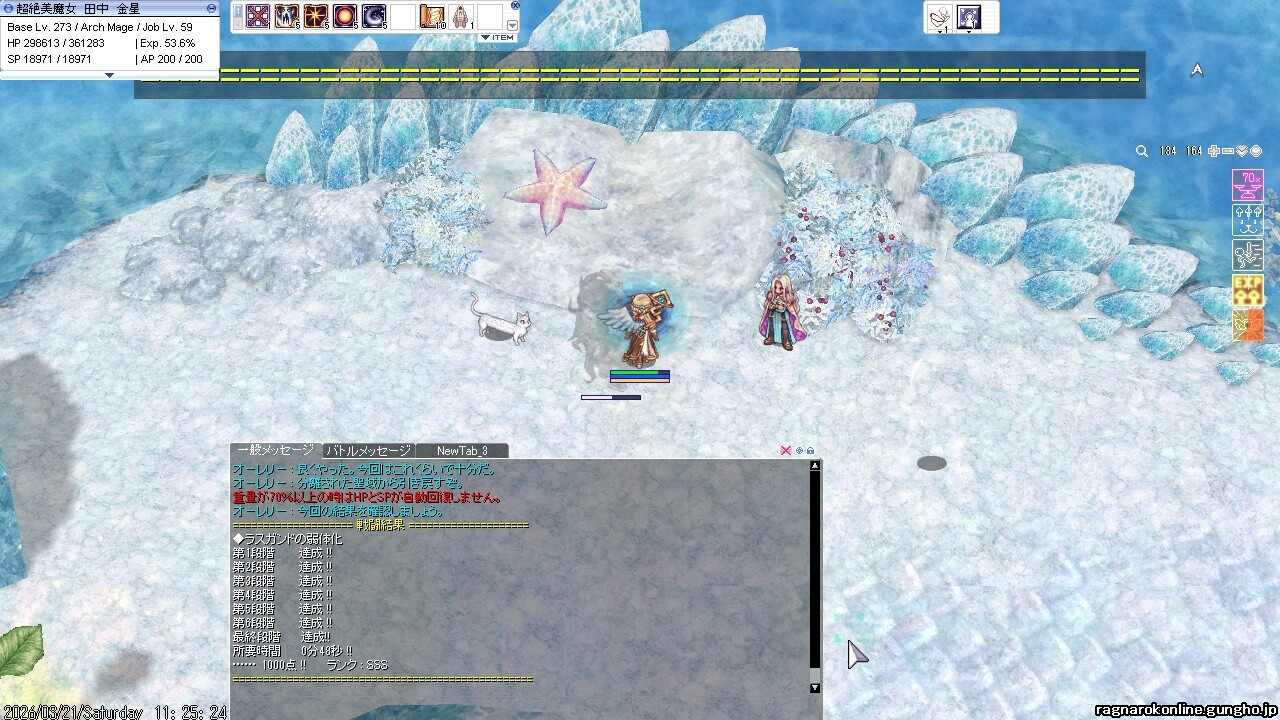The height and width of the screenshot is (720, 1280).
Task: Select the EXP boost status icon
Action: pos(1247,291)
